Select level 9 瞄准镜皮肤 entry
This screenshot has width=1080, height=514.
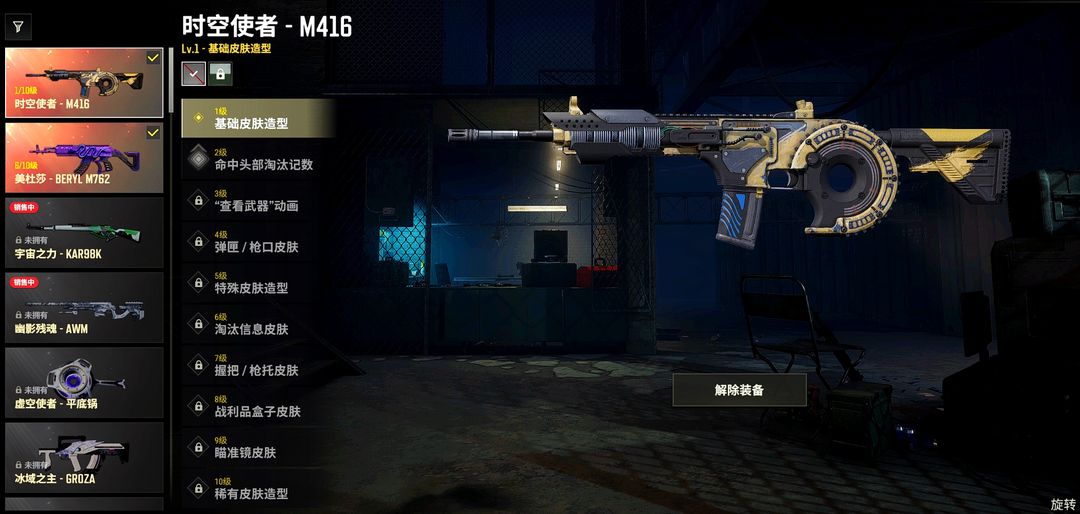point(257,447)
